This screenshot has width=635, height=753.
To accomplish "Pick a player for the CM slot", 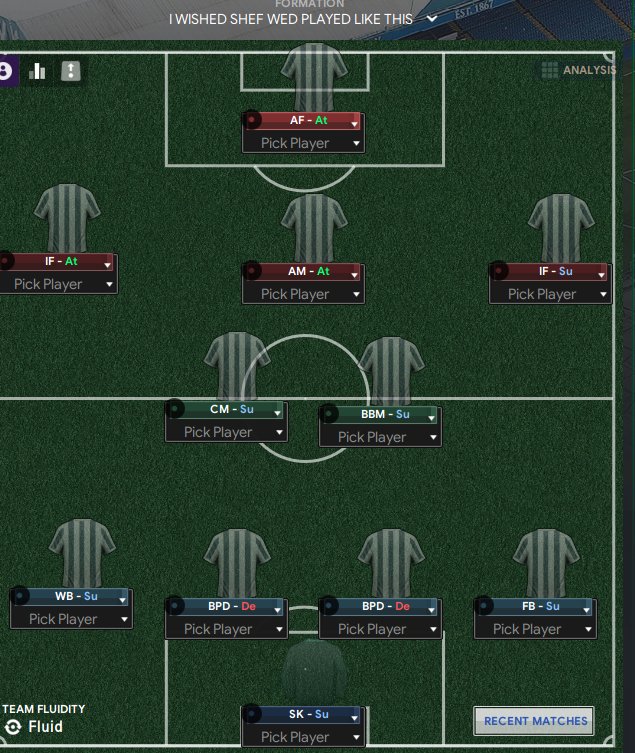I will [226, 432].
